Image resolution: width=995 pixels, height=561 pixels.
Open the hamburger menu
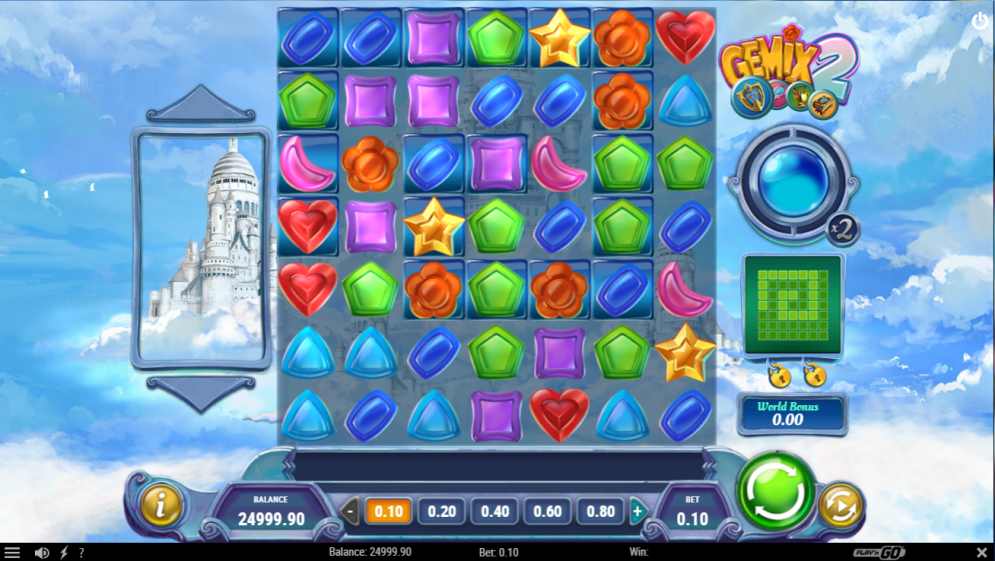[12, 552]
